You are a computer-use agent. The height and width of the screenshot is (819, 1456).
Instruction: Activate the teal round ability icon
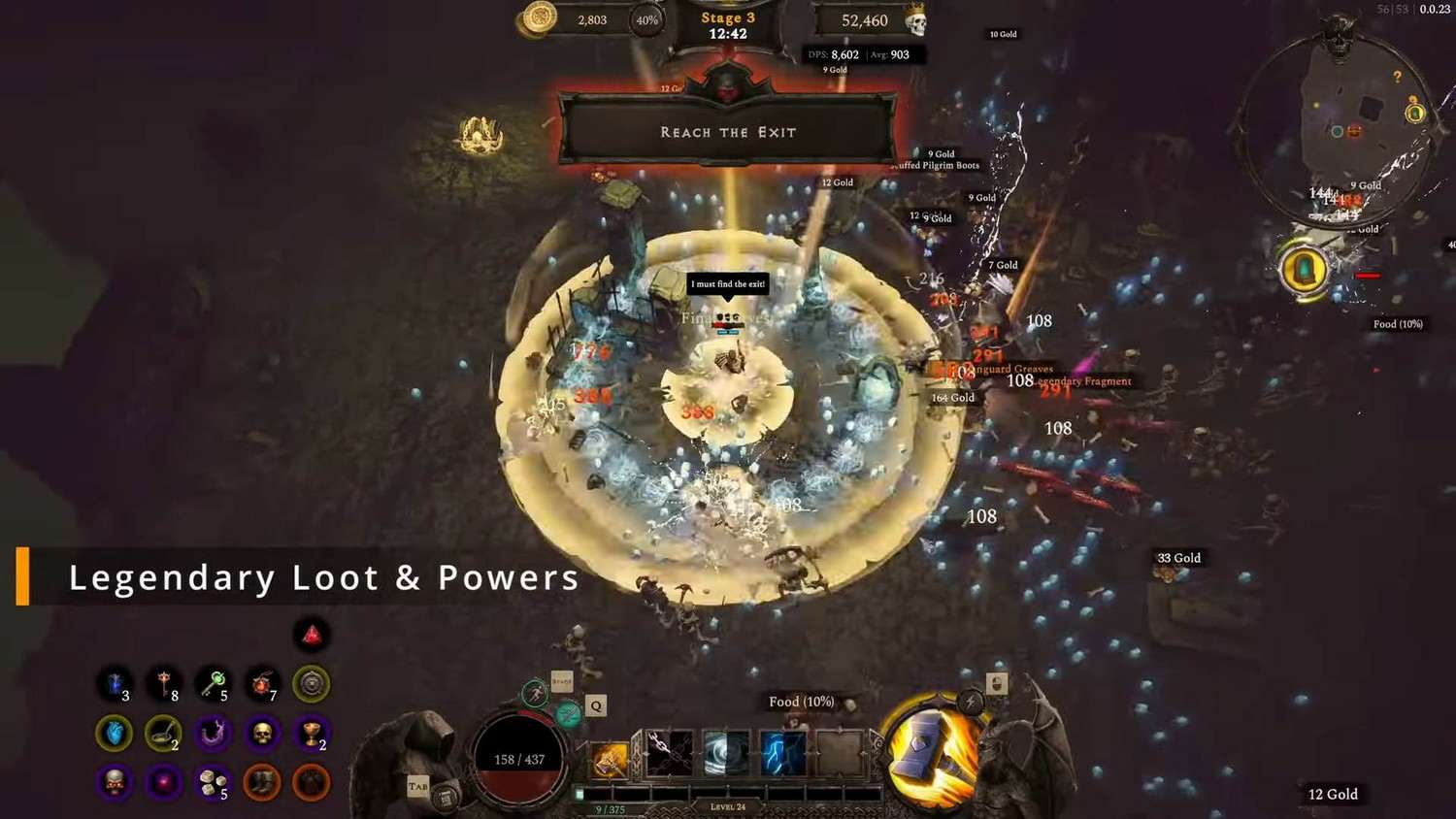pyautogui.click(x=568, y=716)
